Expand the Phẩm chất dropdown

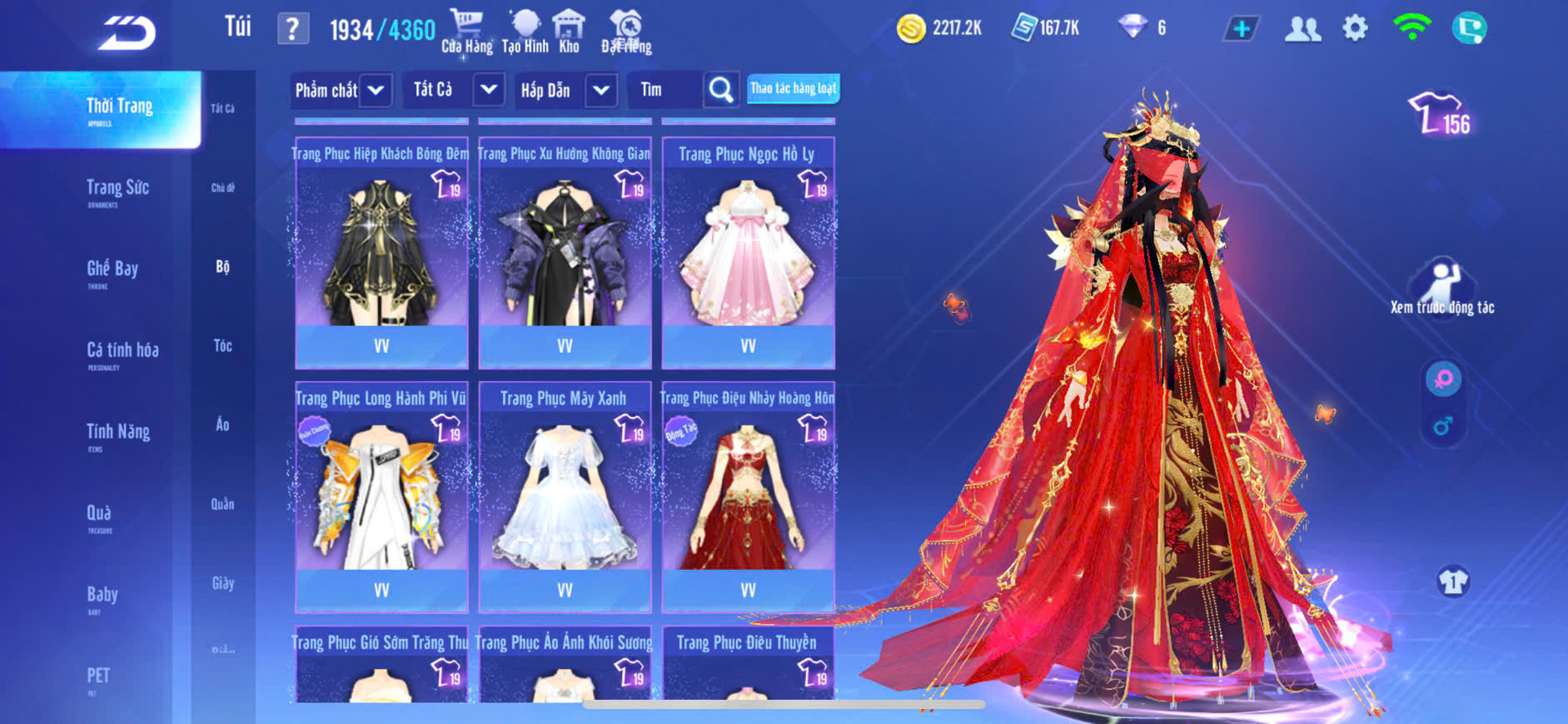pos(376,90)
